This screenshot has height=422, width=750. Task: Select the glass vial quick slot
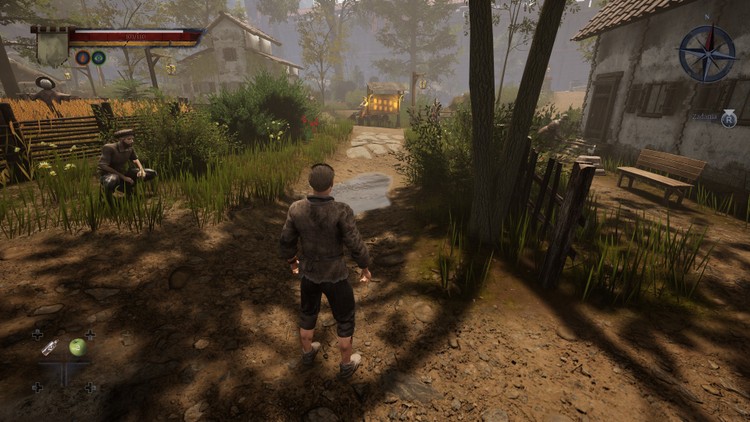click(50, 347)
